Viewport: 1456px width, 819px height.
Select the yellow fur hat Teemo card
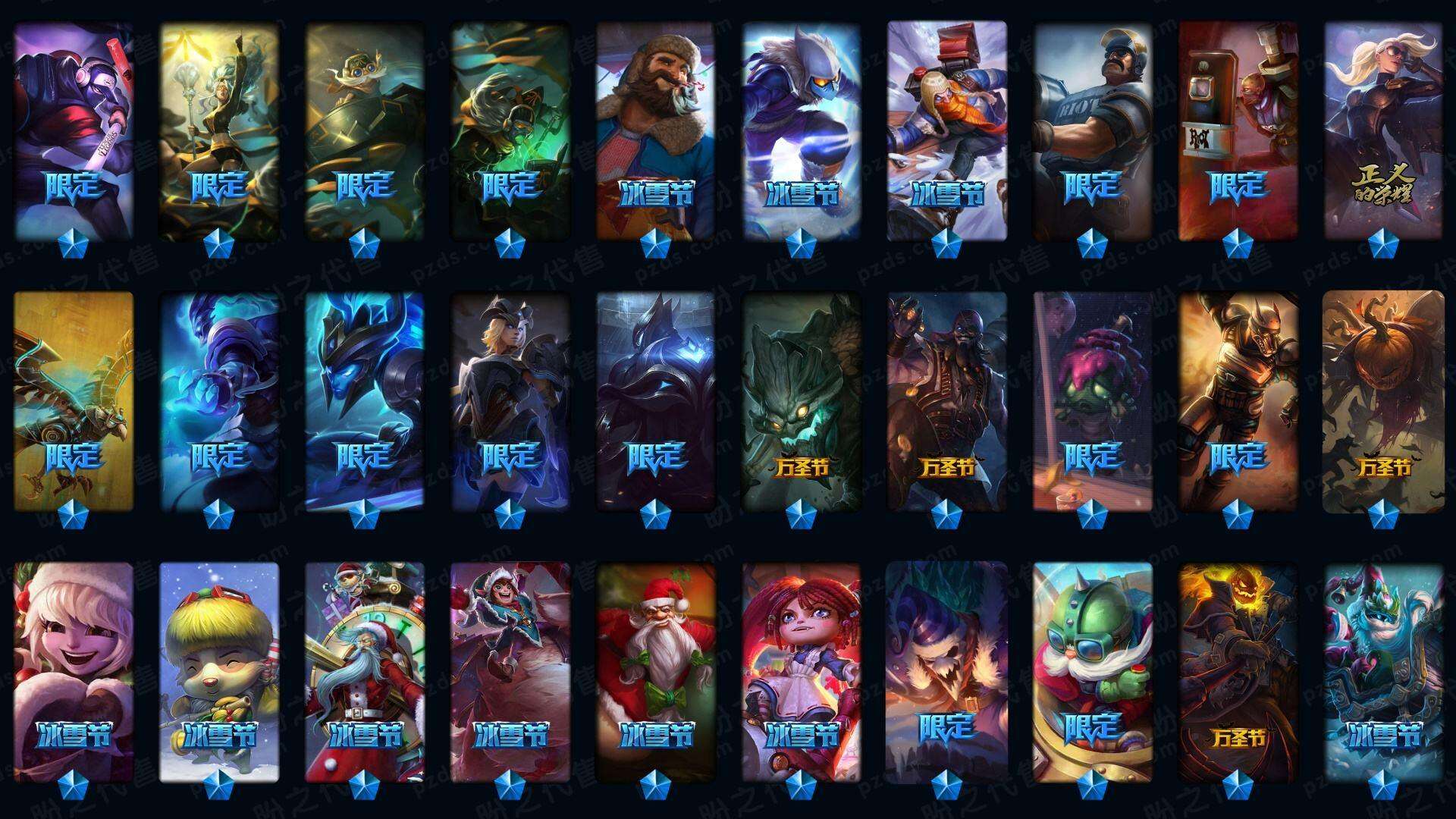point(218,671)
